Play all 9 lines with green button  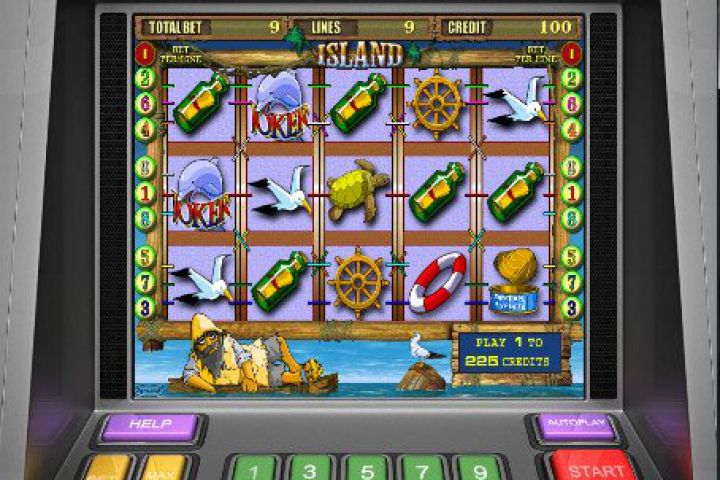pos(478,468)
